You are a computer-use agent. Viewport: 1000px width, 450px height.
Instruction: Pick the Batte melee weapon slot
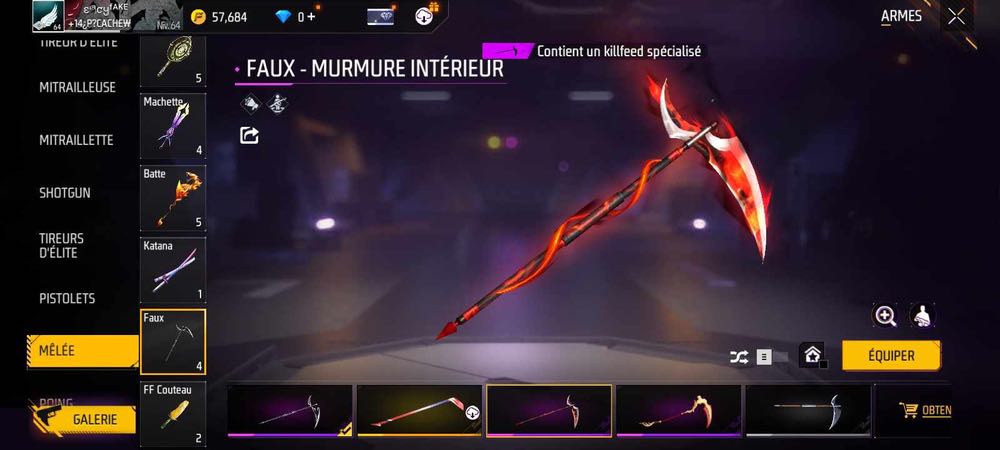(173, 198)
